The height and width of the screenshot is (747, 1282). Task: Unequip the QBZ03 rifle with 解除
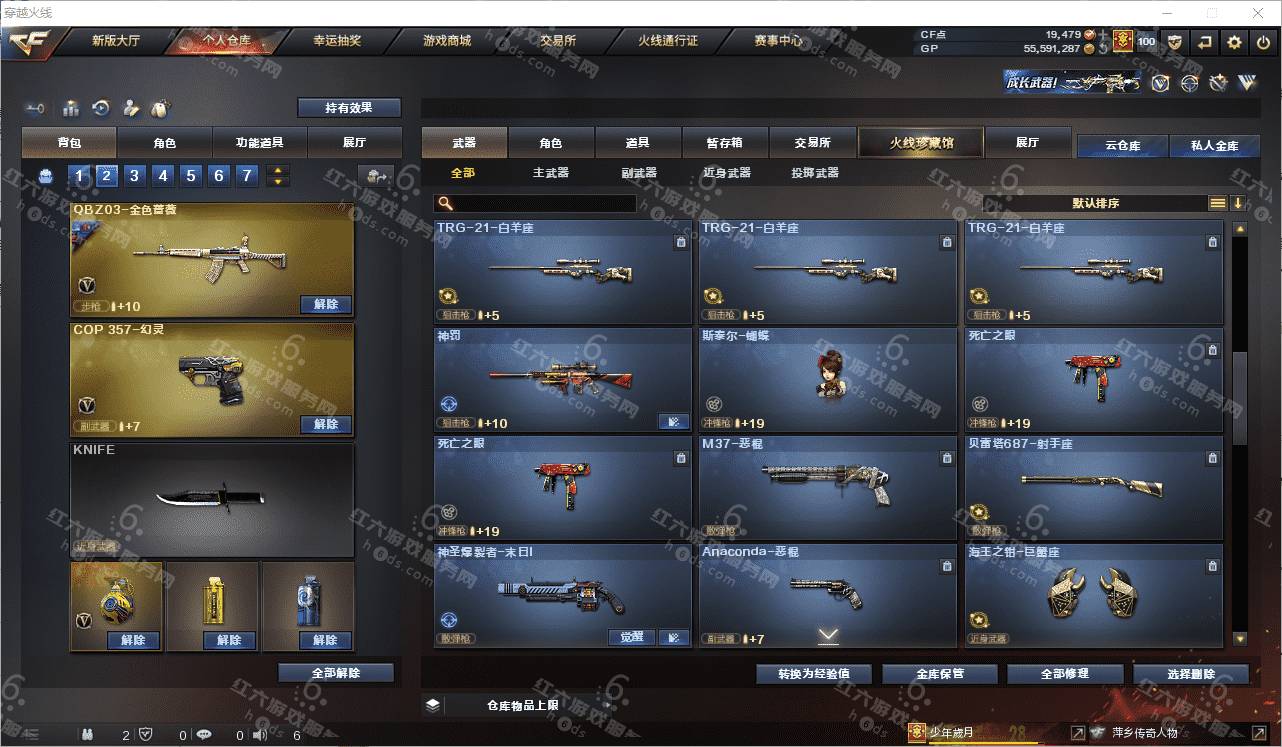(325, 304)
